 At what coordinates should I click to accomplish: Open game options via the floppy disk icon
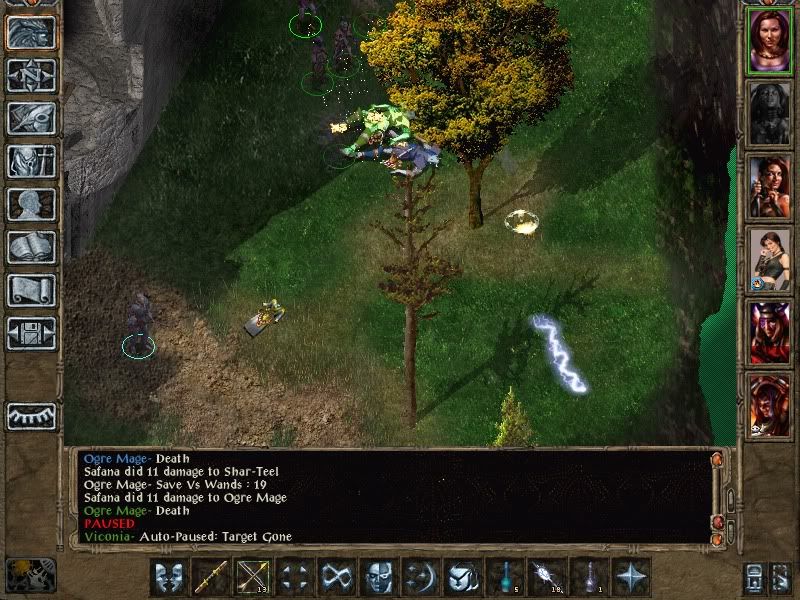coord(31,333)
